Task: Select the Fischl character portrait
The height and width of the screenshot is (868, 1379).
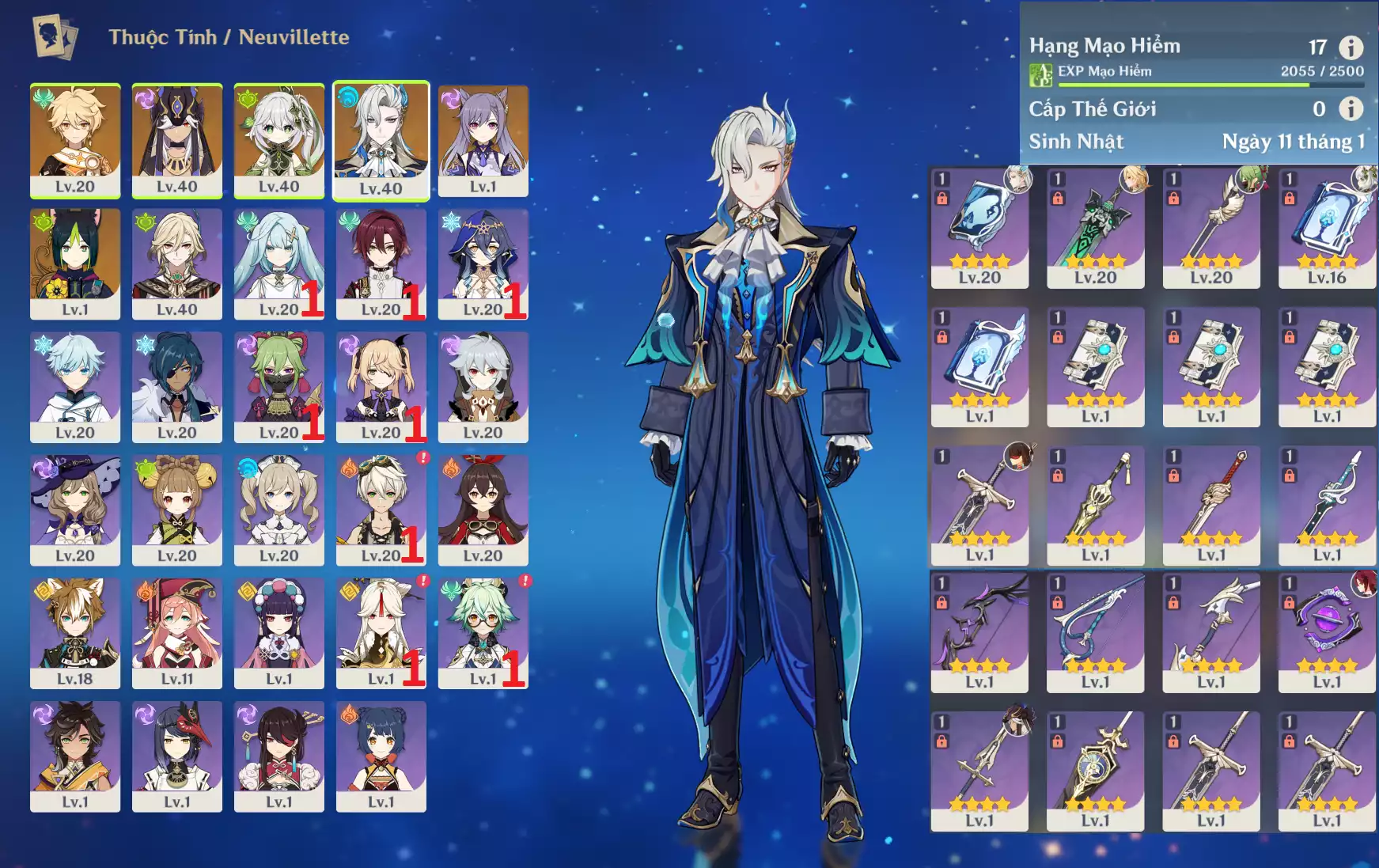Action: pyautogui.click(x=381, y=386)
